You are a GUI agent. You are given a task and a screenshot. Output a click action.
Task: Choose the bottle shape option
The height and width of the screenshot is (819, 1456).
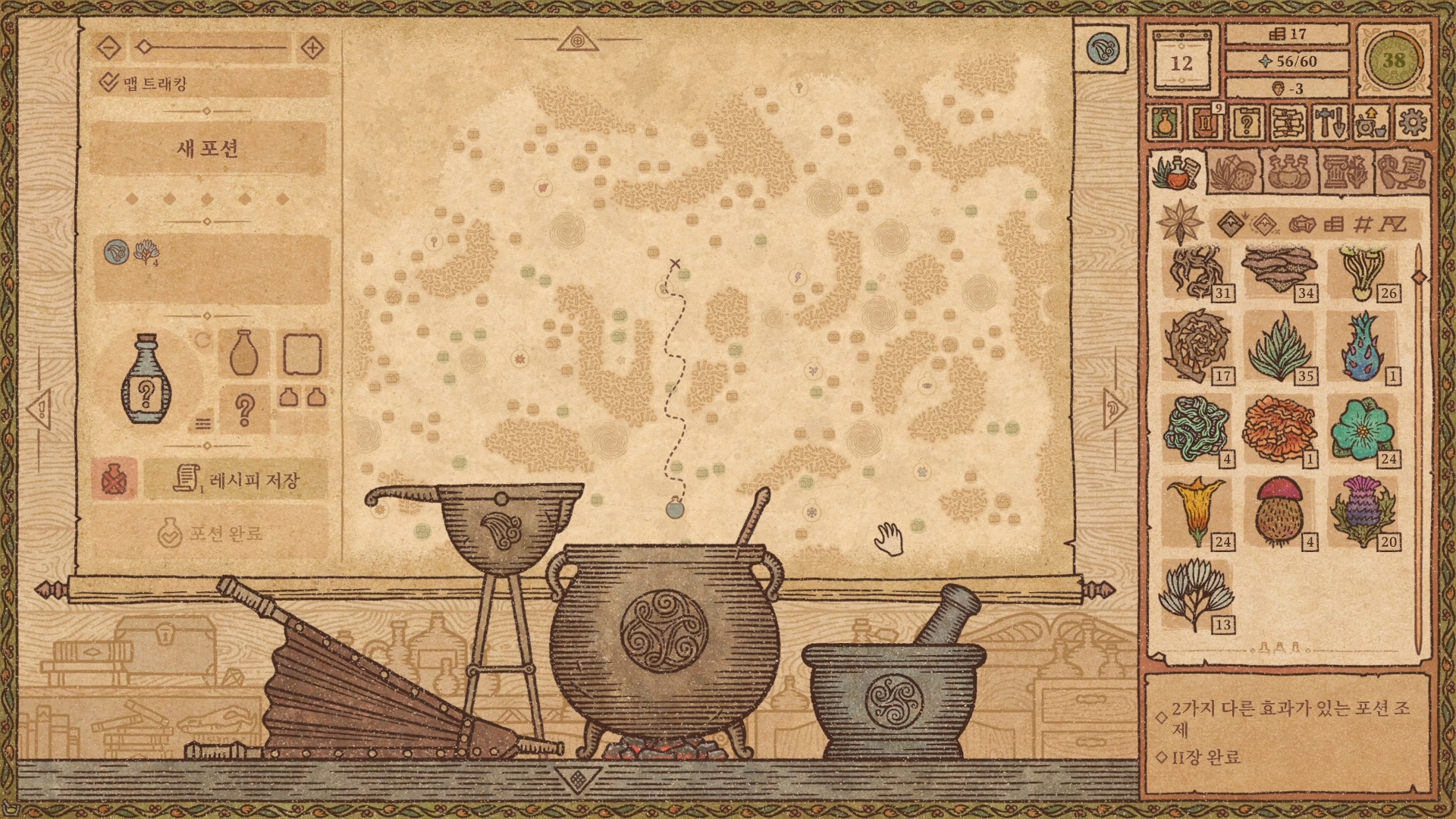[243, 353]
